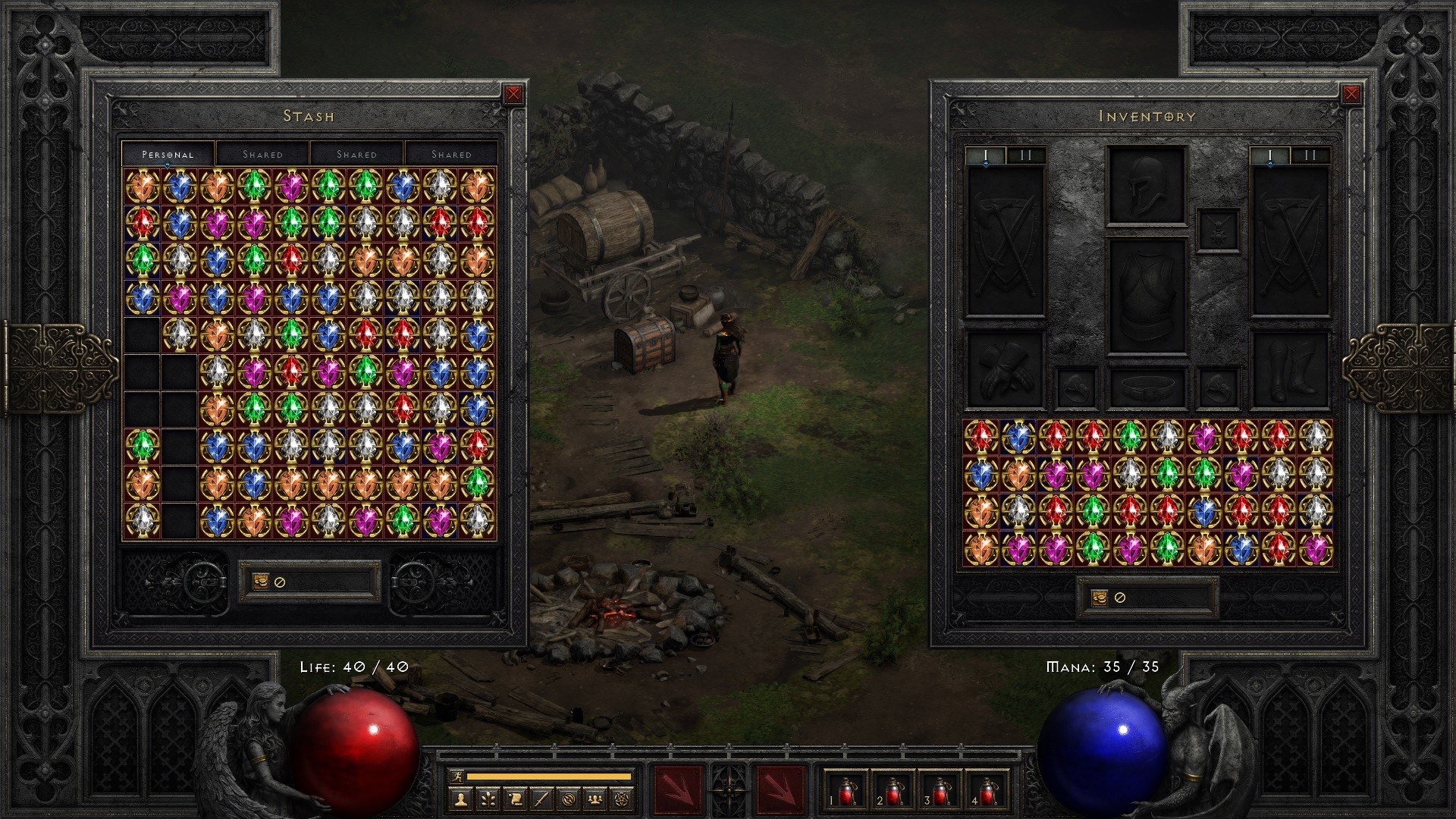The image size is (1456, 819).
Task: Toggle run/walk mode icon
Action: (x=456, y=774)
